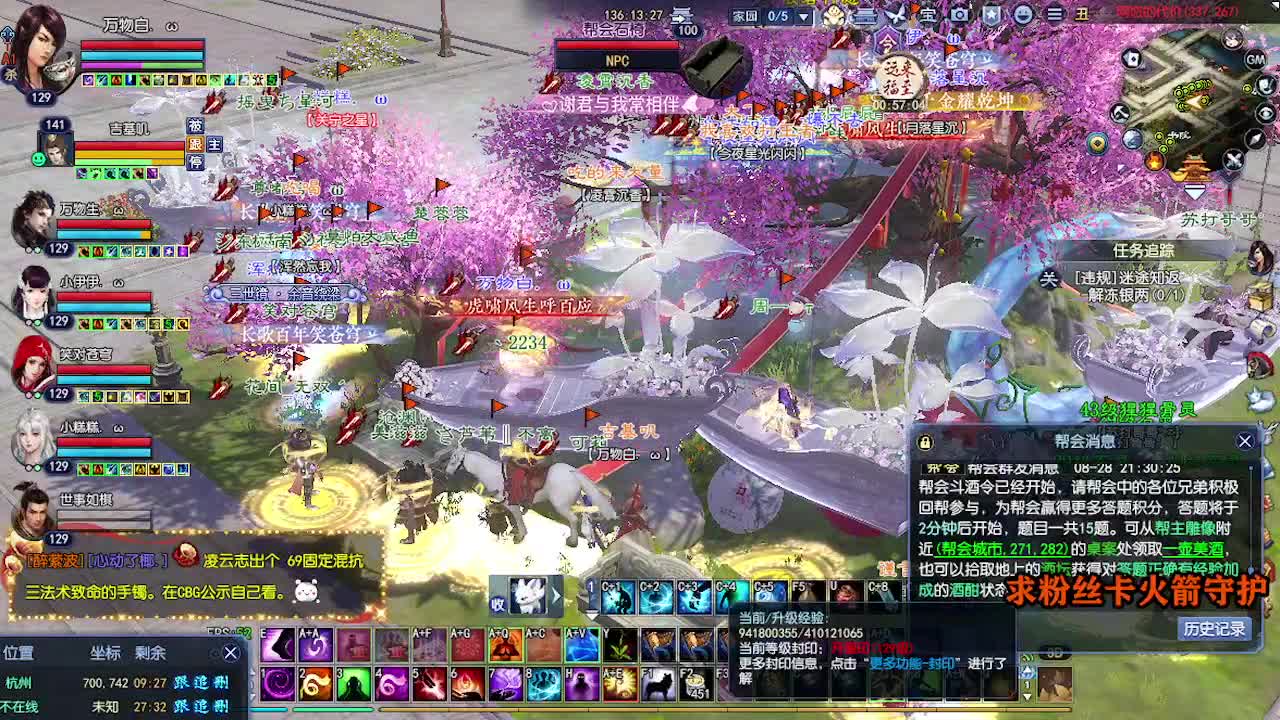Expand pet bar using arrow beside fox pet
Viewport: 1280px width, 720px height.
556,596
